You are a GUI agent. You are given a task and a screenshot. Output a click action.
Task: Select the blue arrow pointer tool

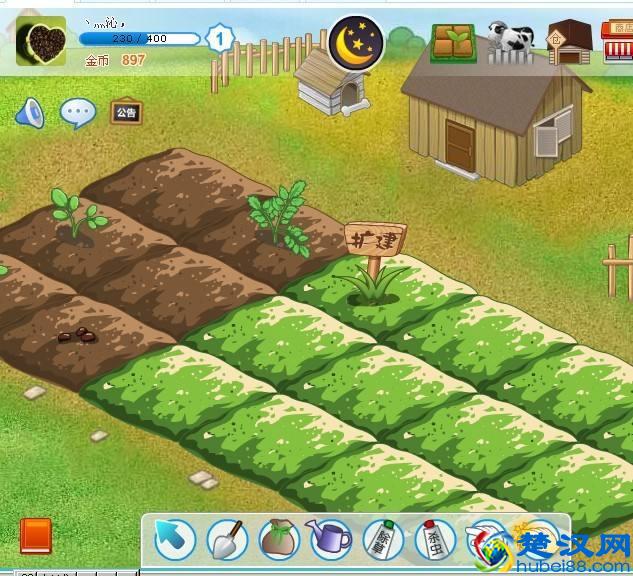[x=174, y=540]
